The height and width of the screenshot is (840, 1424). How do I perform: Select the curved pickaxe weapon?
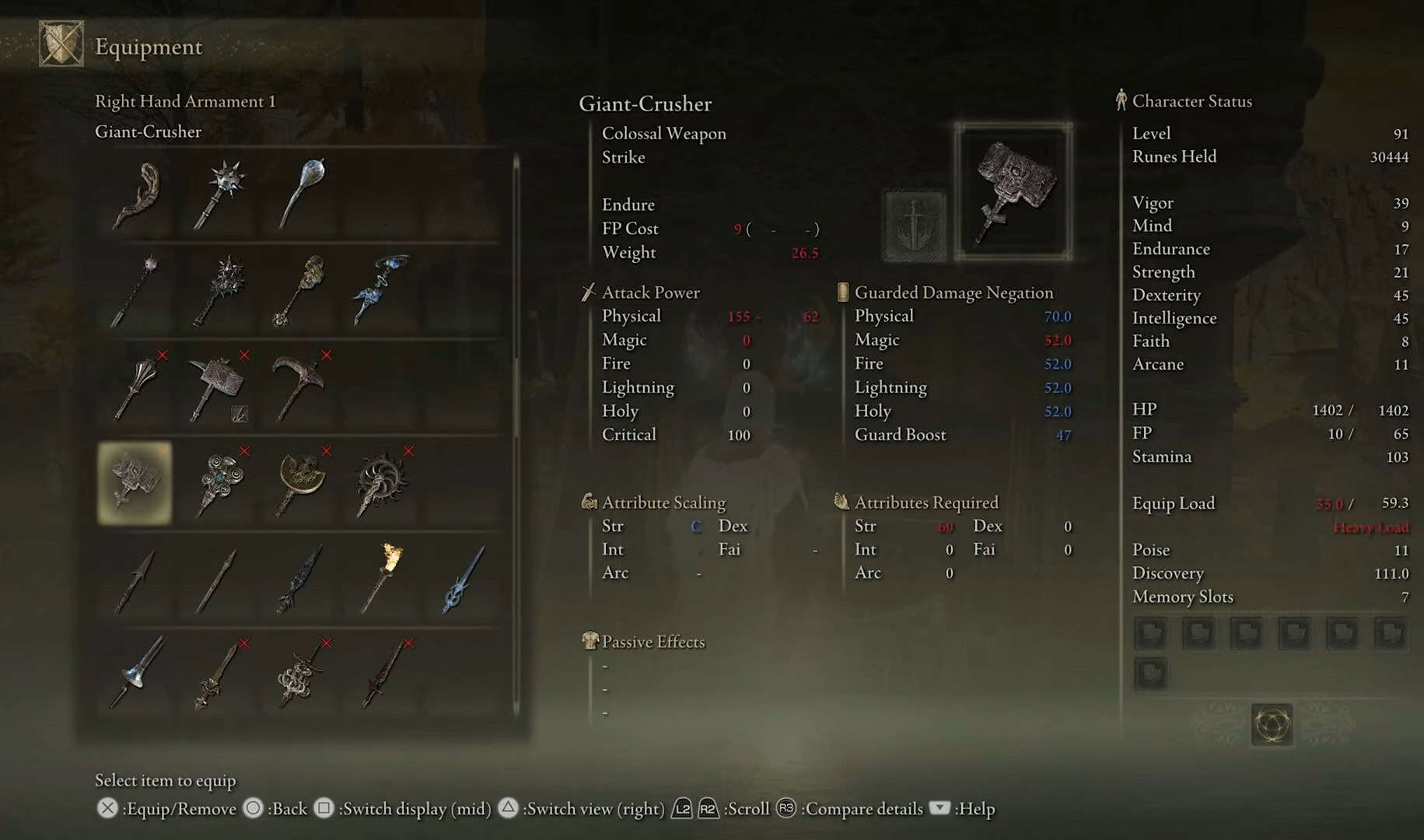coord(299,386)
